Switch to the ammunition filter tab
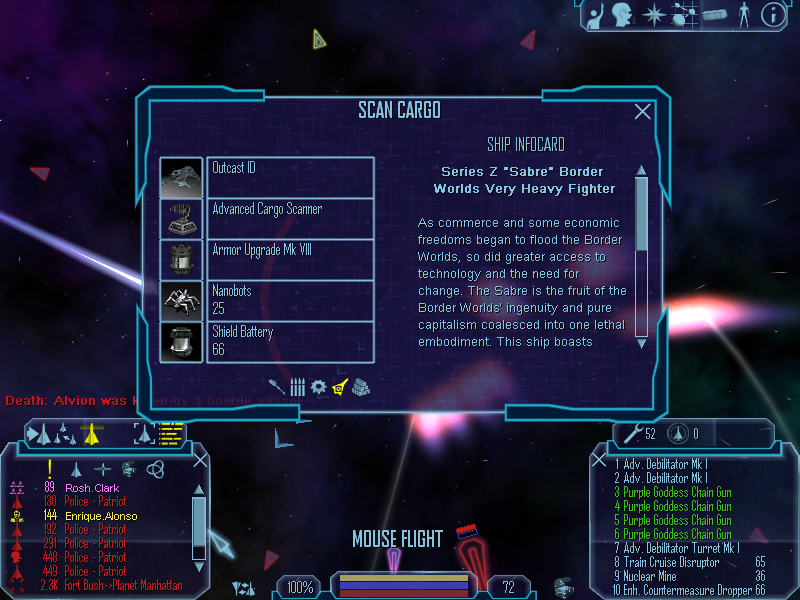Viewport: 800px width, 600px height. (x=297, y=386)
